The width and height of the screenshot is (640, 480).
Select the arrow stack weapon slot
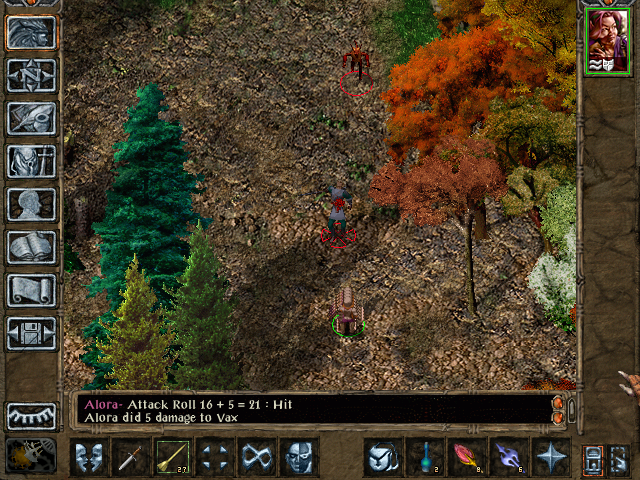click(174, 457)
